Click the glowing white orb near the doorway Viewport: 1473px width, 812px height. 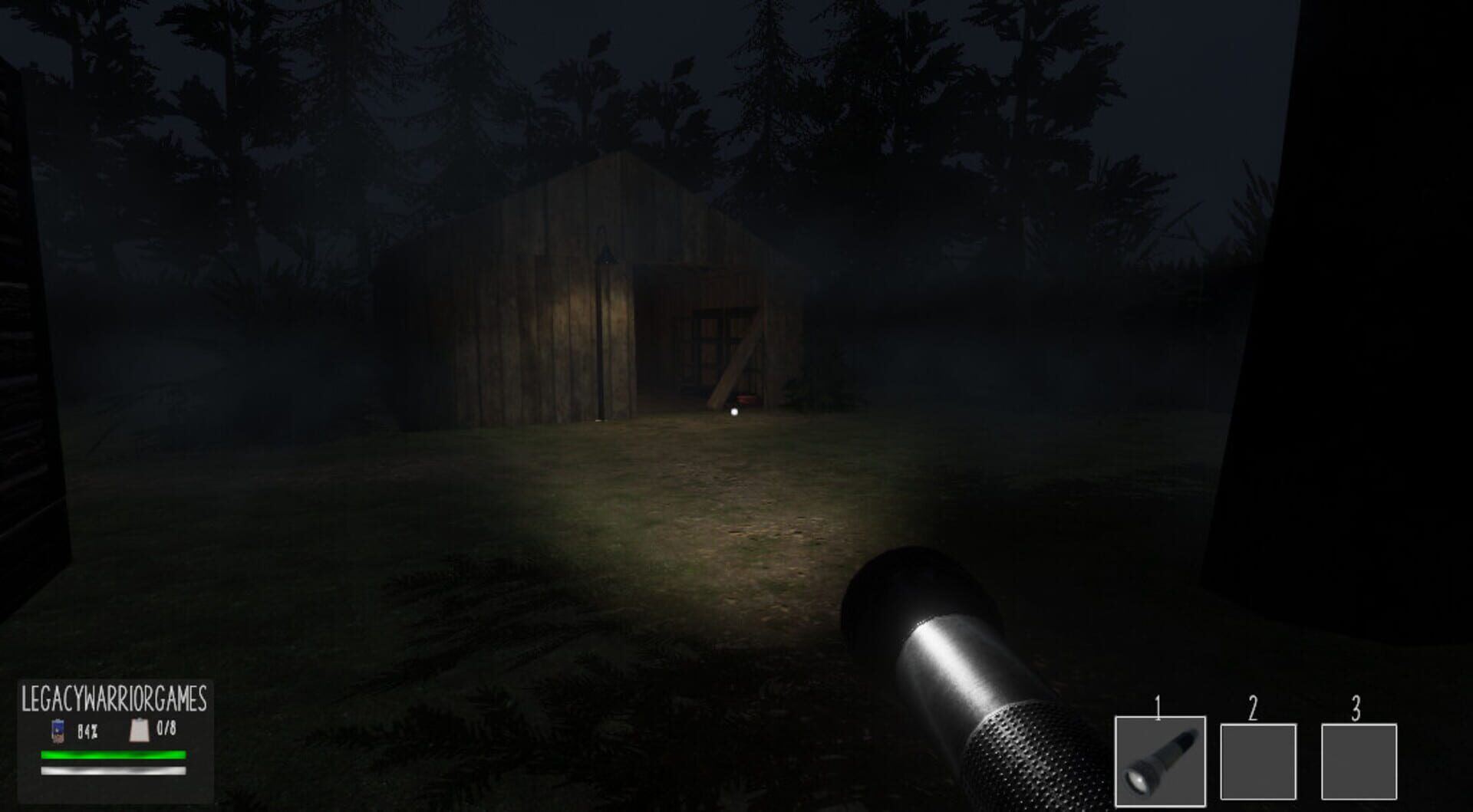(734, 413)
